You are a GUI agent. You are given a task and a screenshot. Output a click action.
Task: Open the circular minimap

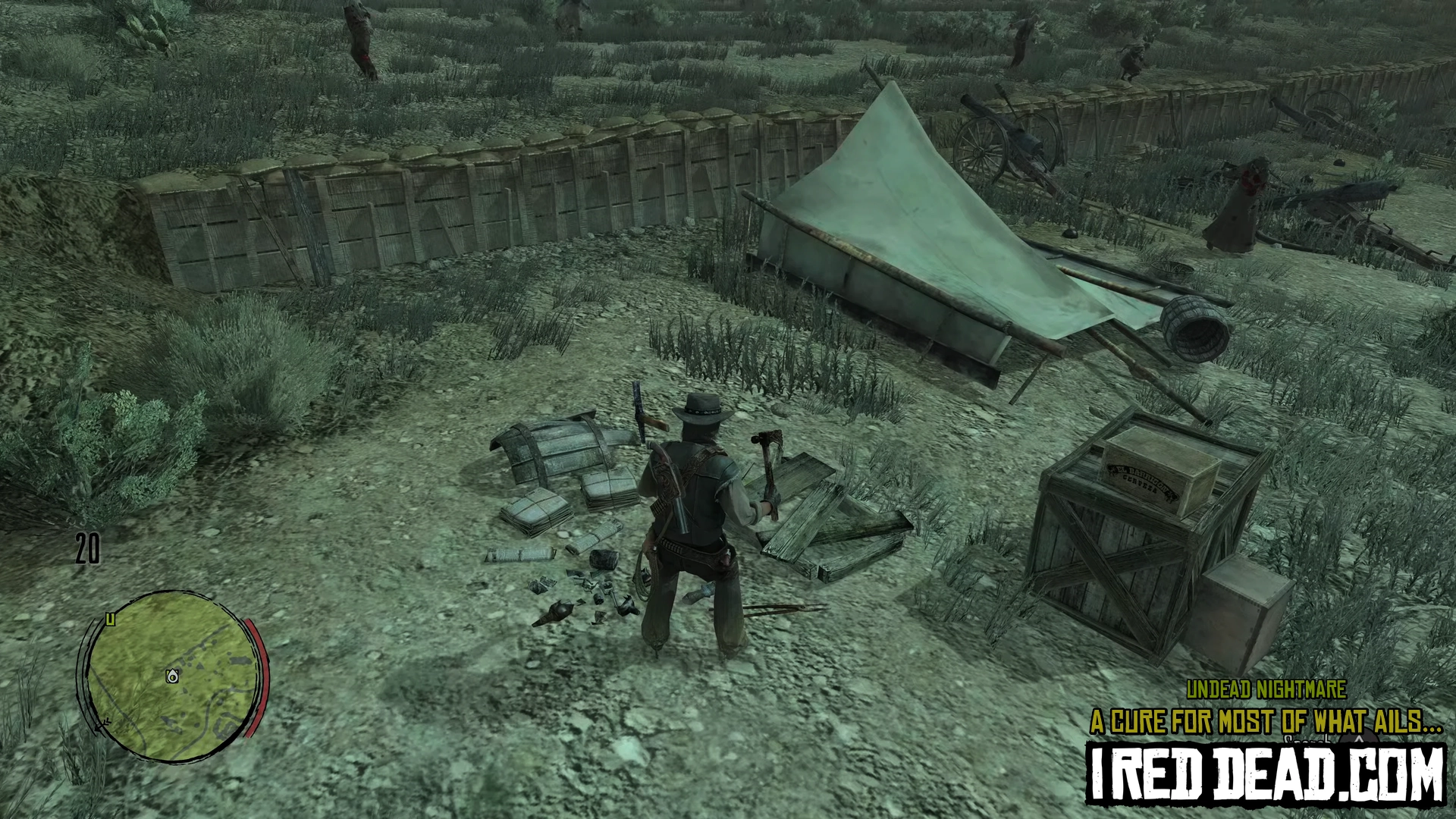(x=173, y=676)
